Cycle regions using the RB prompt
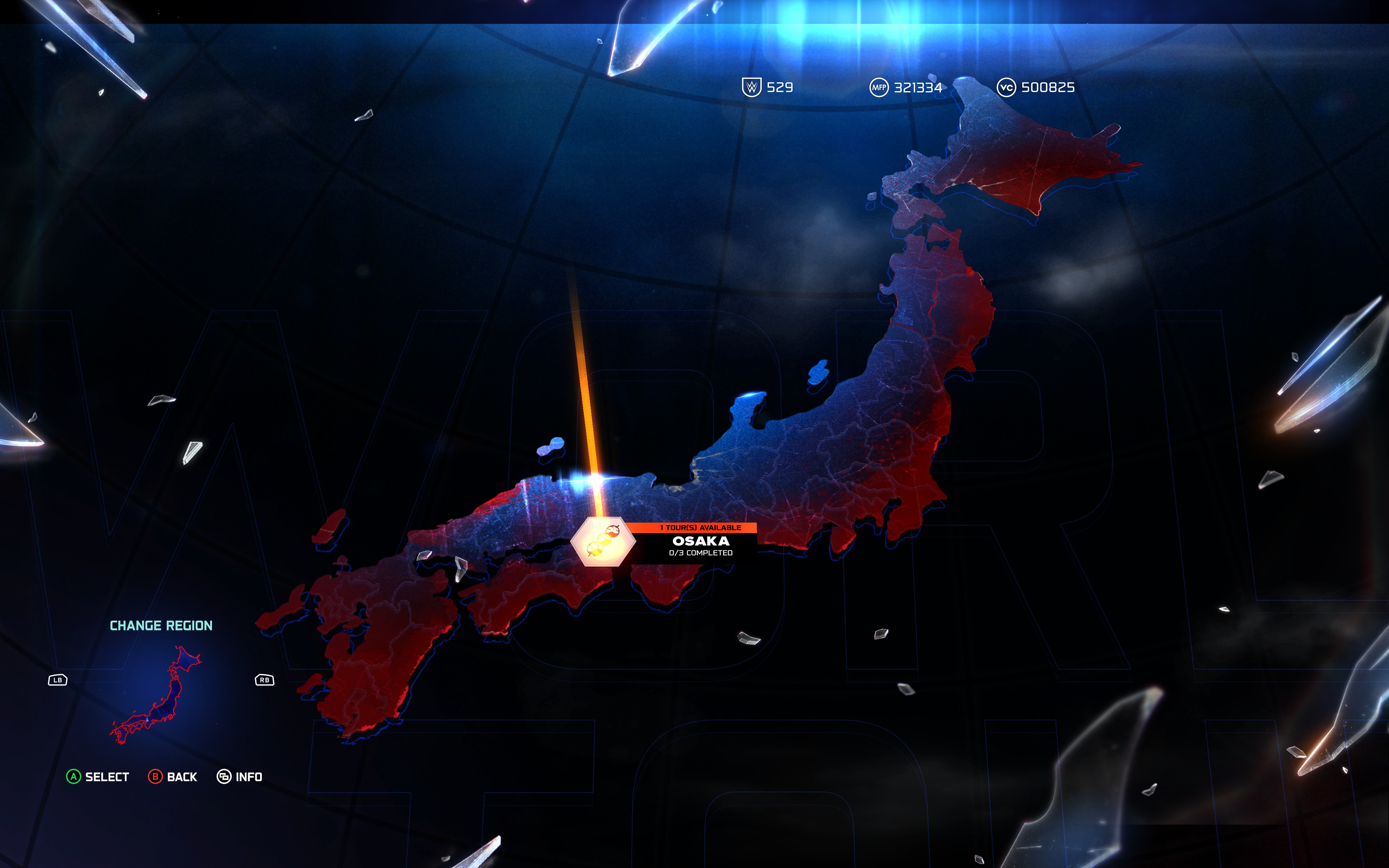 [x=264, y=680]
